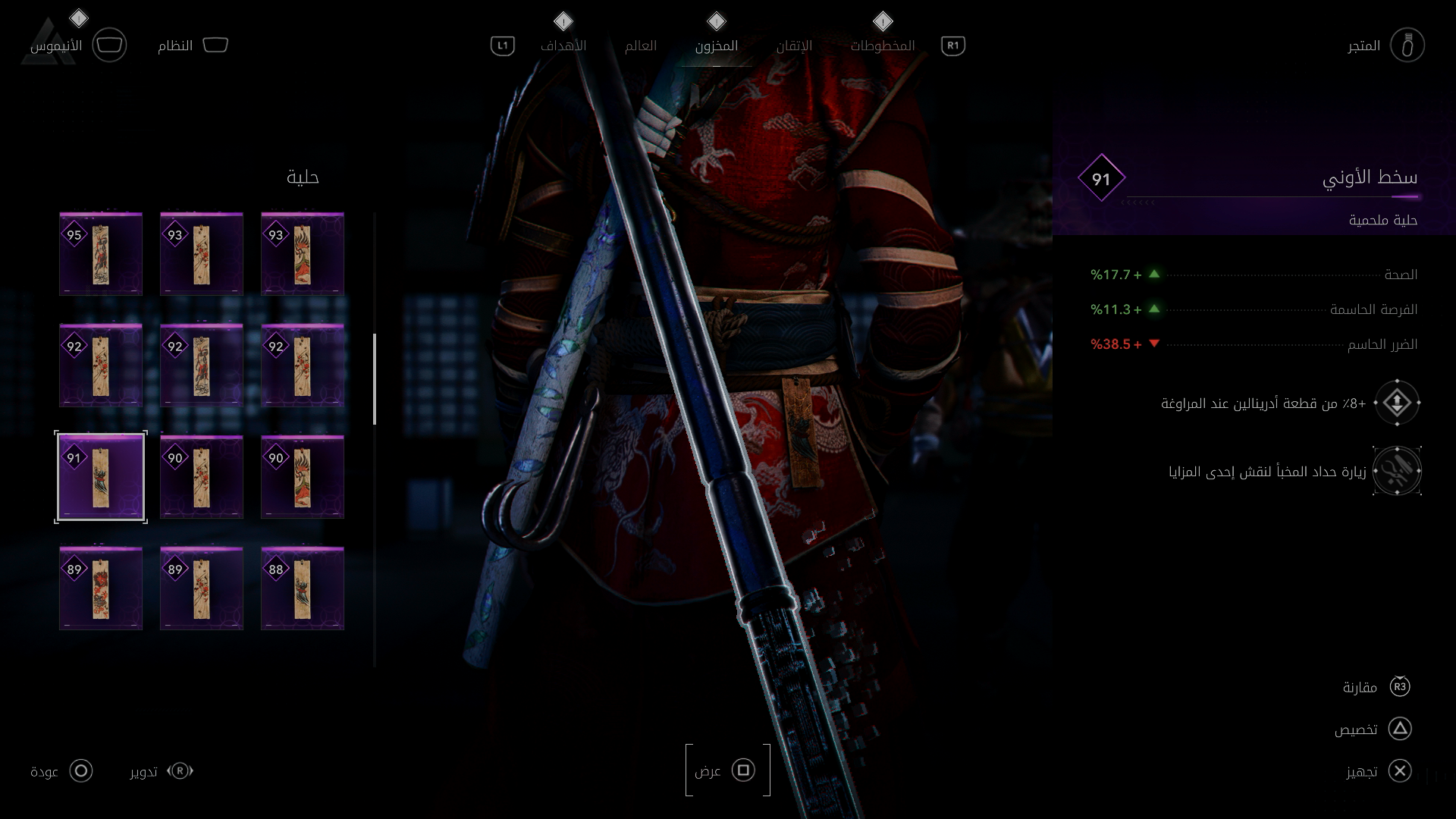This screenshot has height=819, width=1456.
Task: Select the level 91 trinket slot
Action: [x=101, y=477]
